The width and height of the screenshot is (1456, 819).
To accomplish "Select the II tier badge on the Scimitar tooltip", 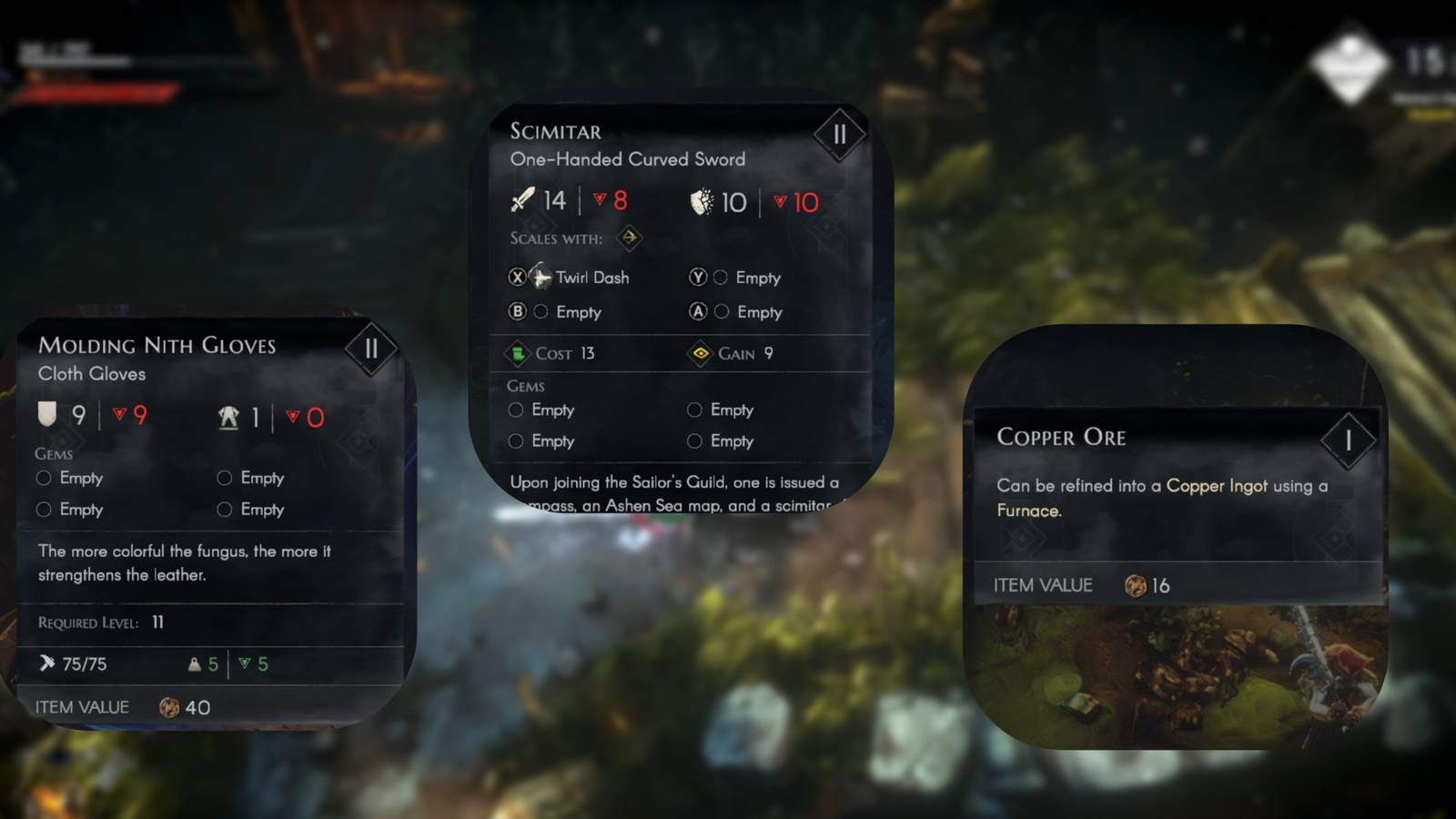I will 841,133.
